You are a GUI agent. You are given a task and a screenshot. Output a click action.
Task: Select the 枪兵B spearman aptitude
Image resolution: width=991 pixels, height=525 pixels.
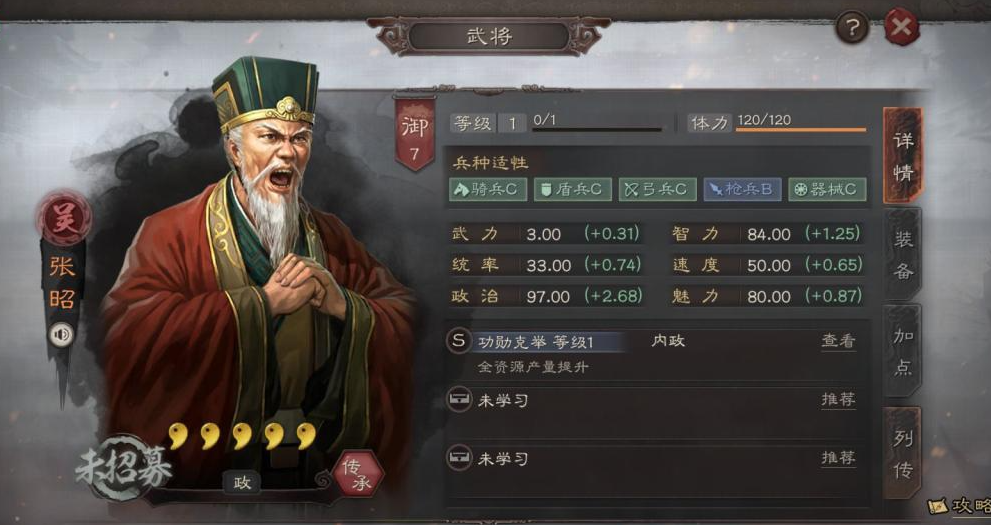741,189
